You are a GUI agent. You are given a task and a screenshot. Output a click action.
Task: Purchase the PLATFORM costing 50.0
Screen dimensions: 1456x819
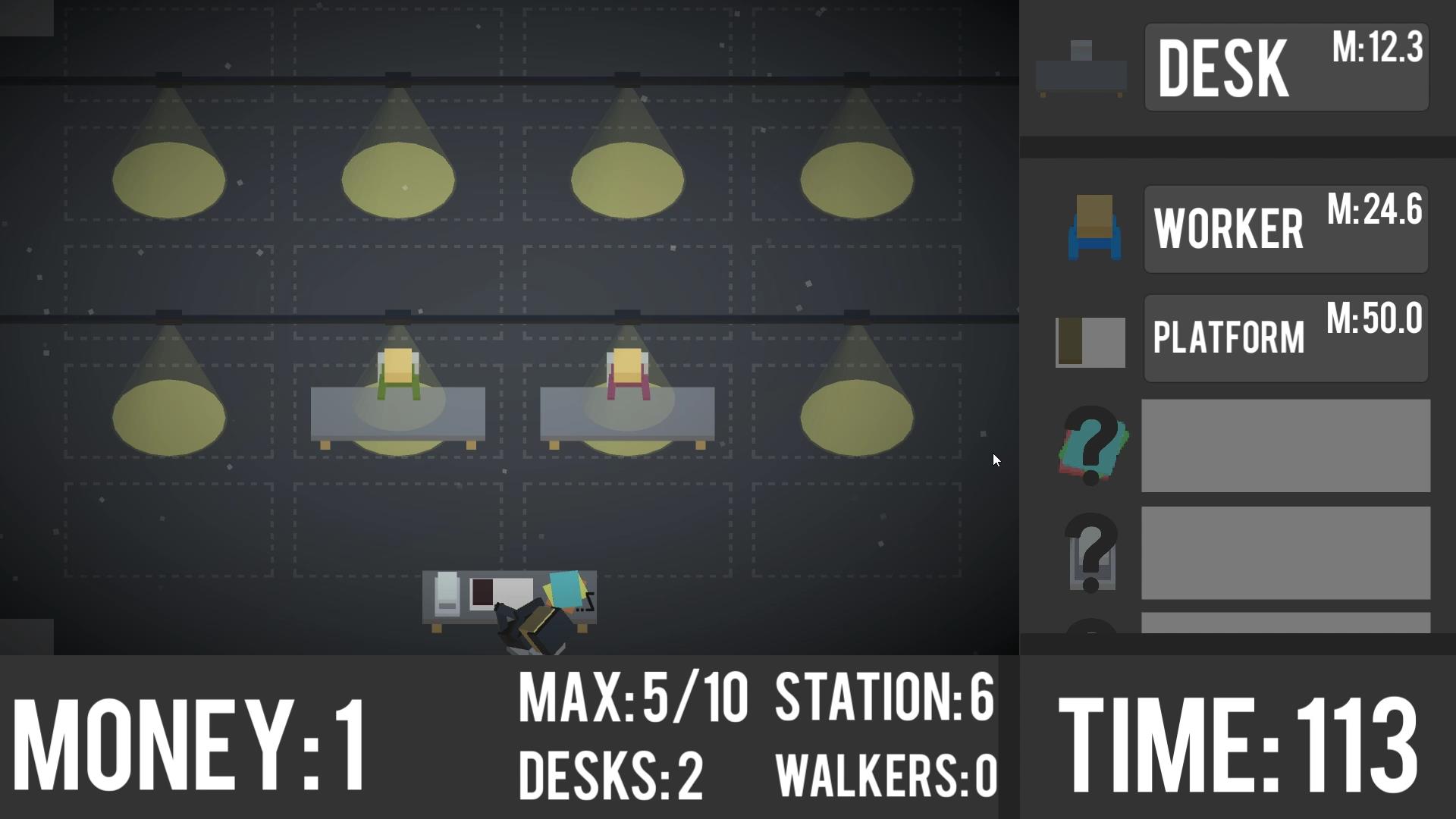[x=1285, y=339]
